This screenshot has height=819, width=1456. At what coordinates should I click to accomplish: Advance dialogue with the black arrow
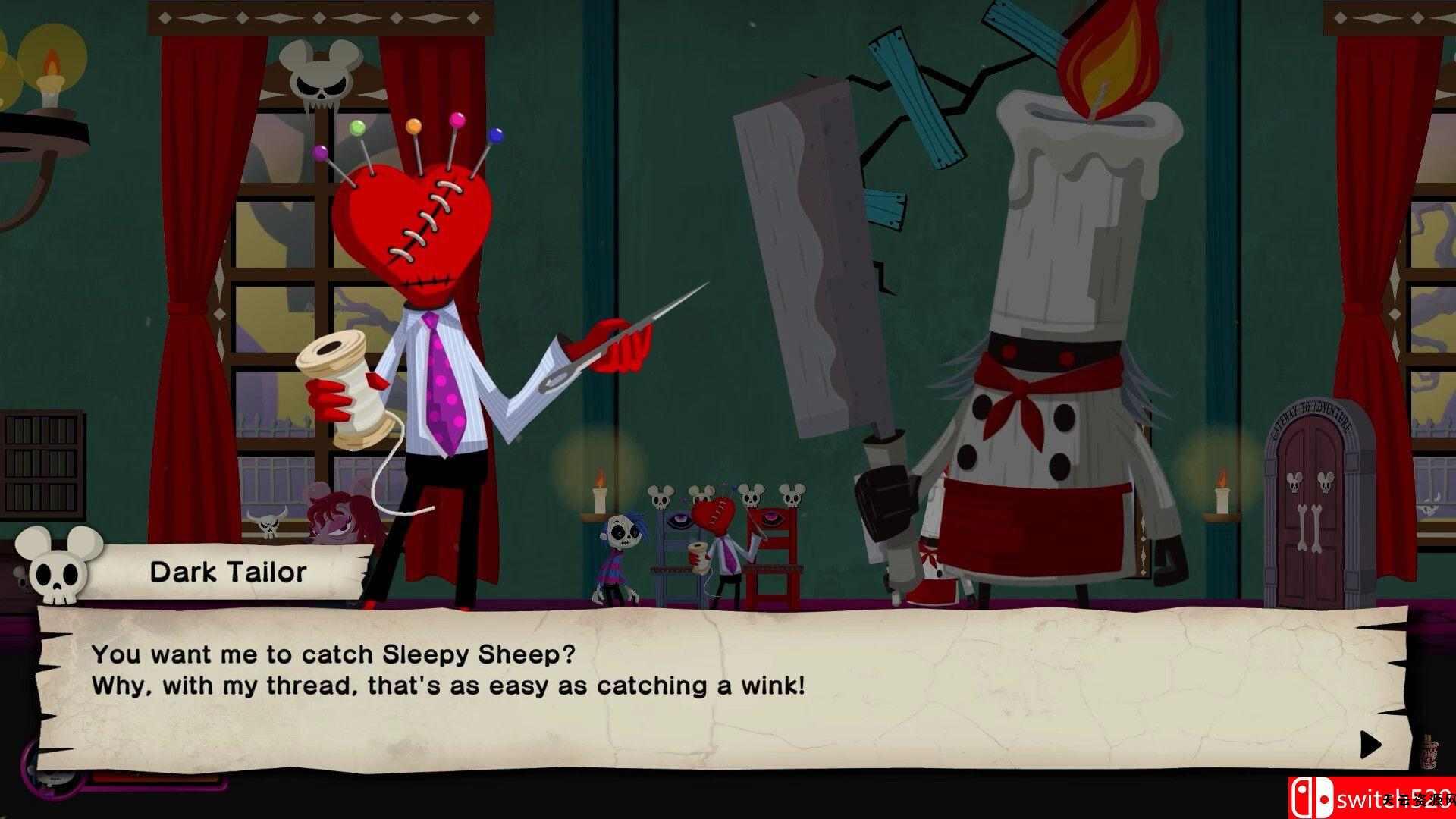click(x=1369, y=745)
